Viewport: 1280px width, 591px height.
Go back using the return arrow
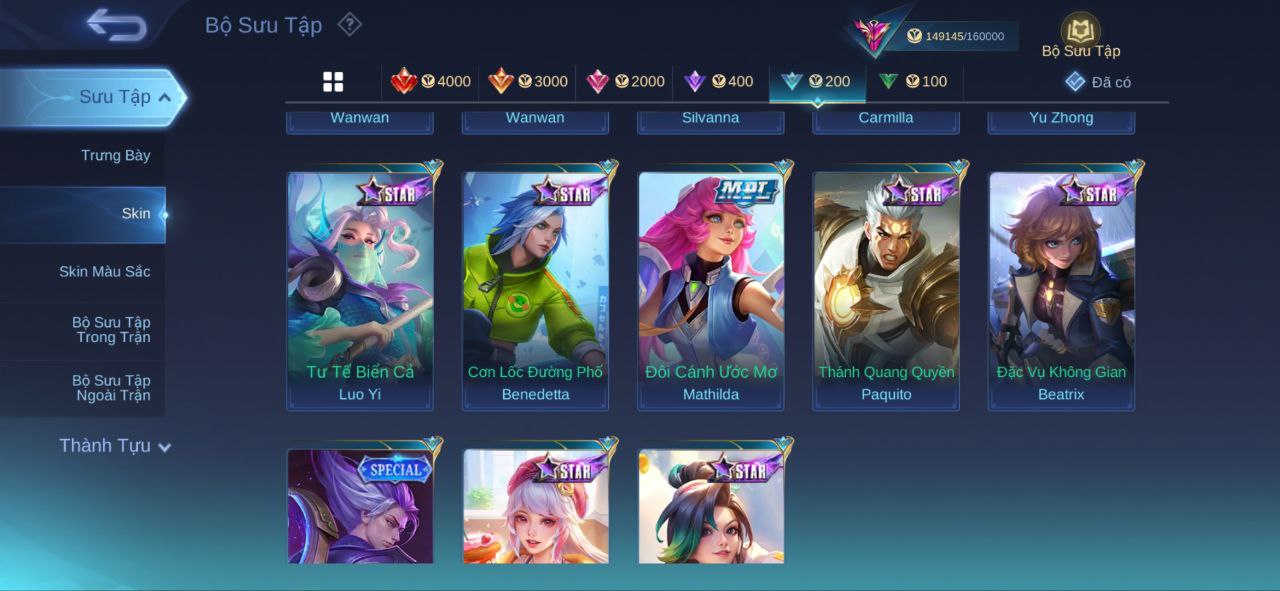point(116,25)
